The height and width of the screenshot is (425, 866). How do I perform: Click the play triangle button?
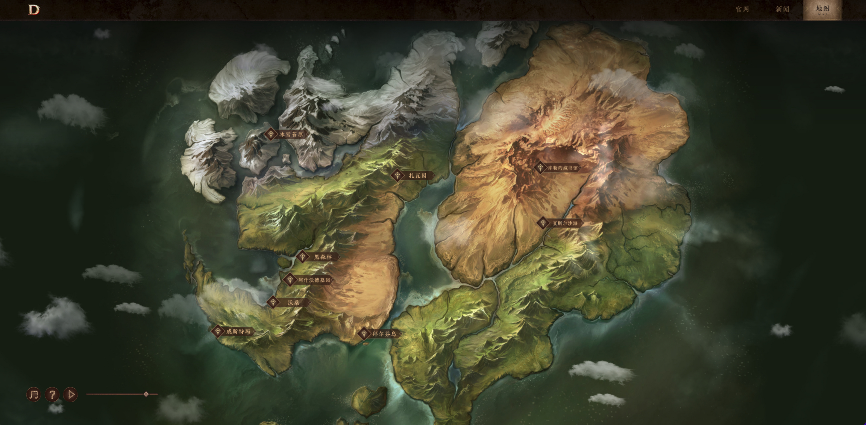[x=71, y=394]
